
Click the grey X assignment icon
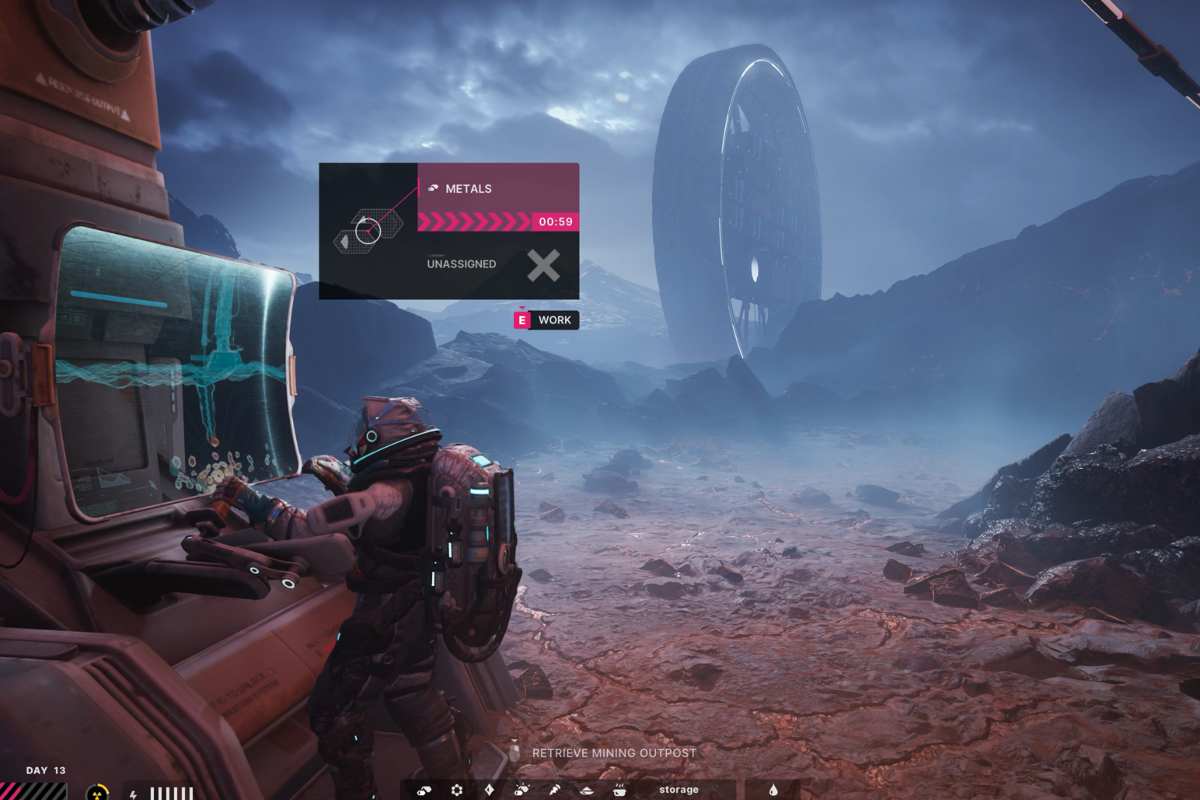(544, 265)
